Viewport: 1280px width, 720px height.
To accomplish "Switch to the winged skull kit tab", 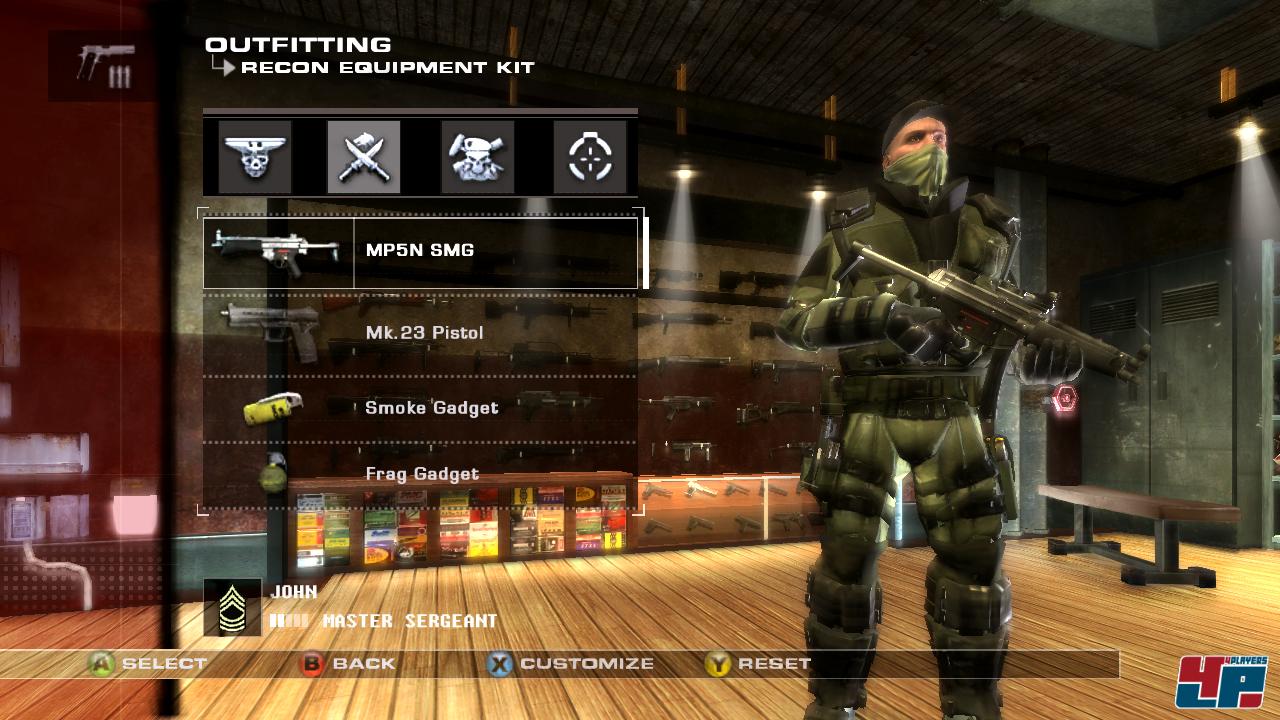I will [x=255, y=157].
